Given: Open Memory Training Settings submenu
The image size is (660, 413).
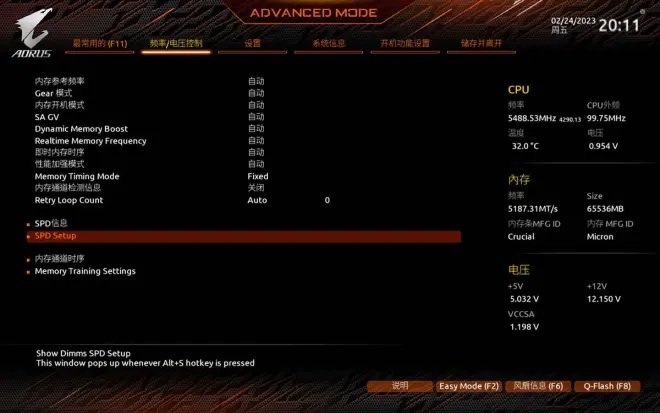Looking at the screenshot, I should click(85, 271).
